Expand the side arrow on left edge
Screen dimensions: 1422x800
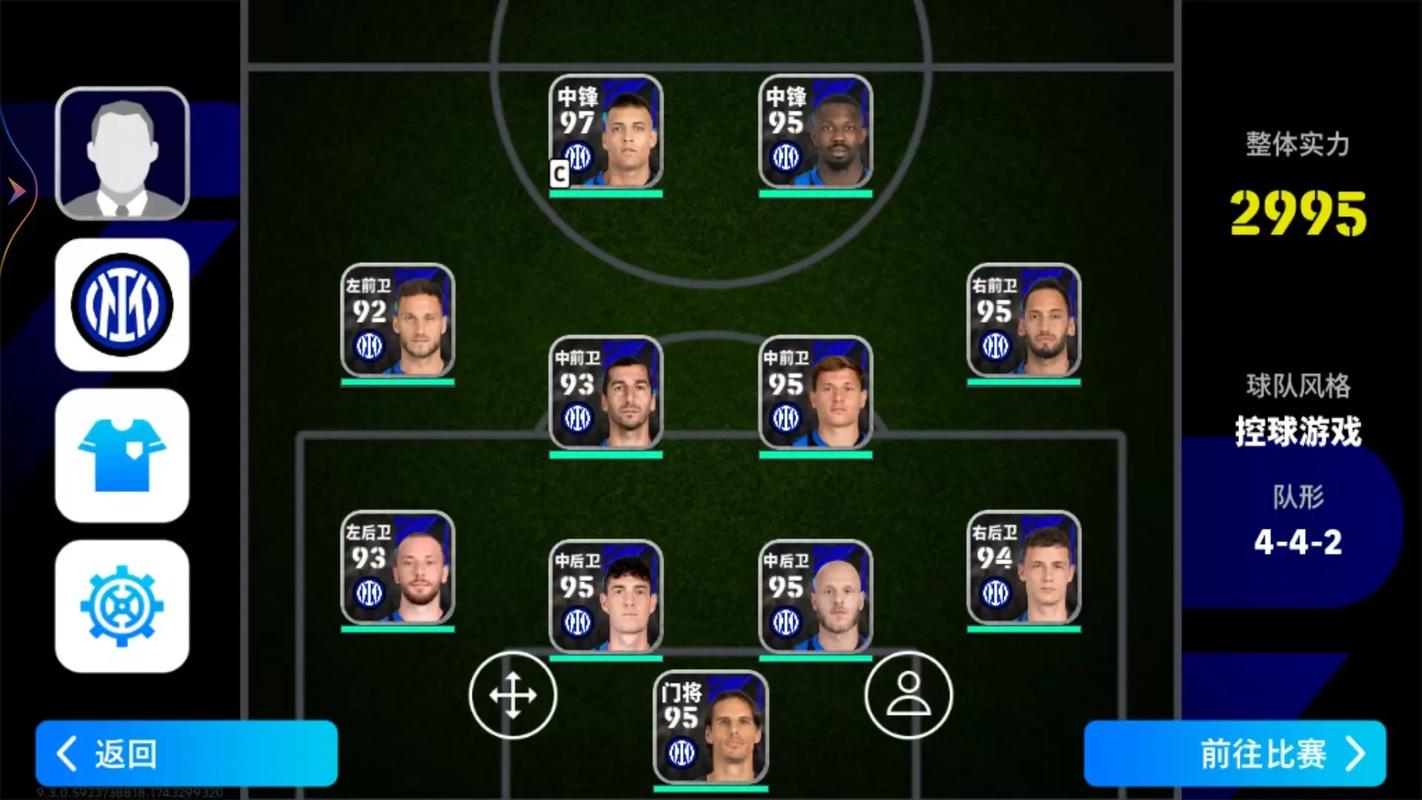(16, 191)
